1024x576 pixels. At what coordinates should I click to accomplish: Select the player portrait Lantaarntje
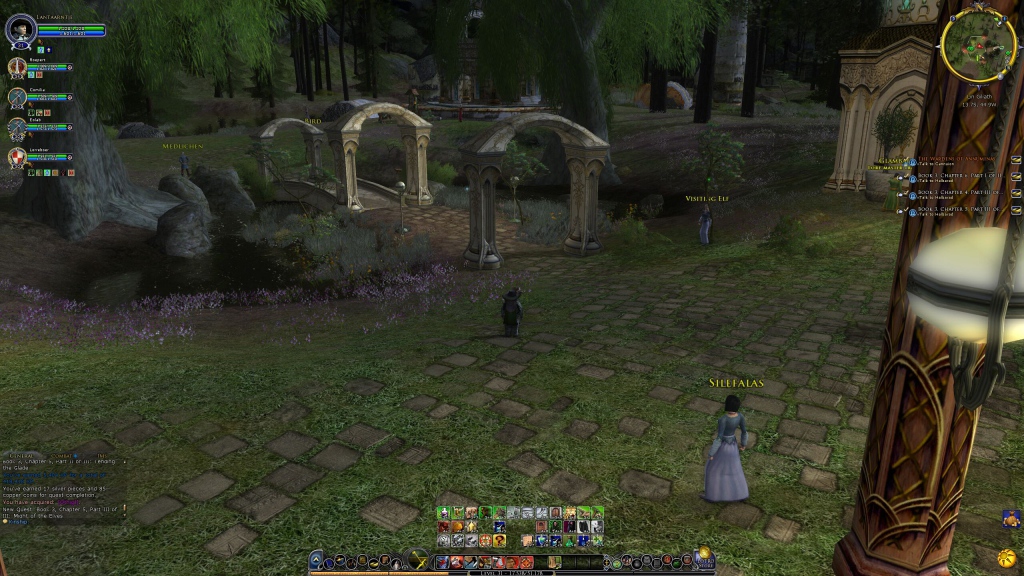(21, 29)
